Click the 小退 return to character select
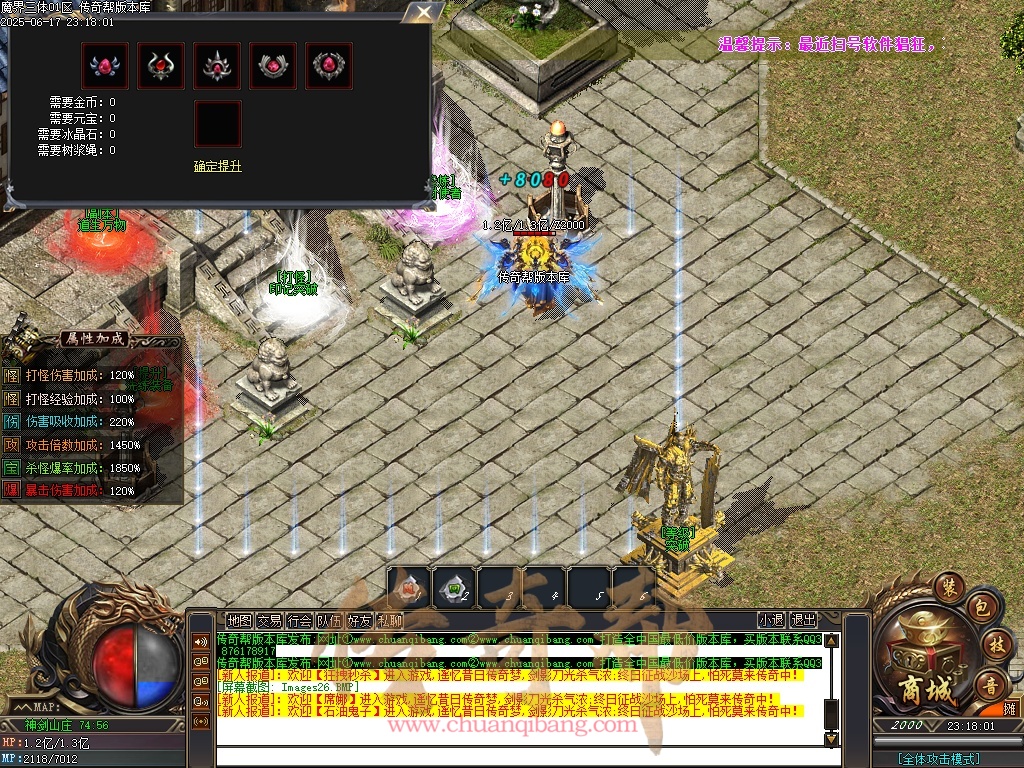 pyautogui.click(x=771, y=620)
